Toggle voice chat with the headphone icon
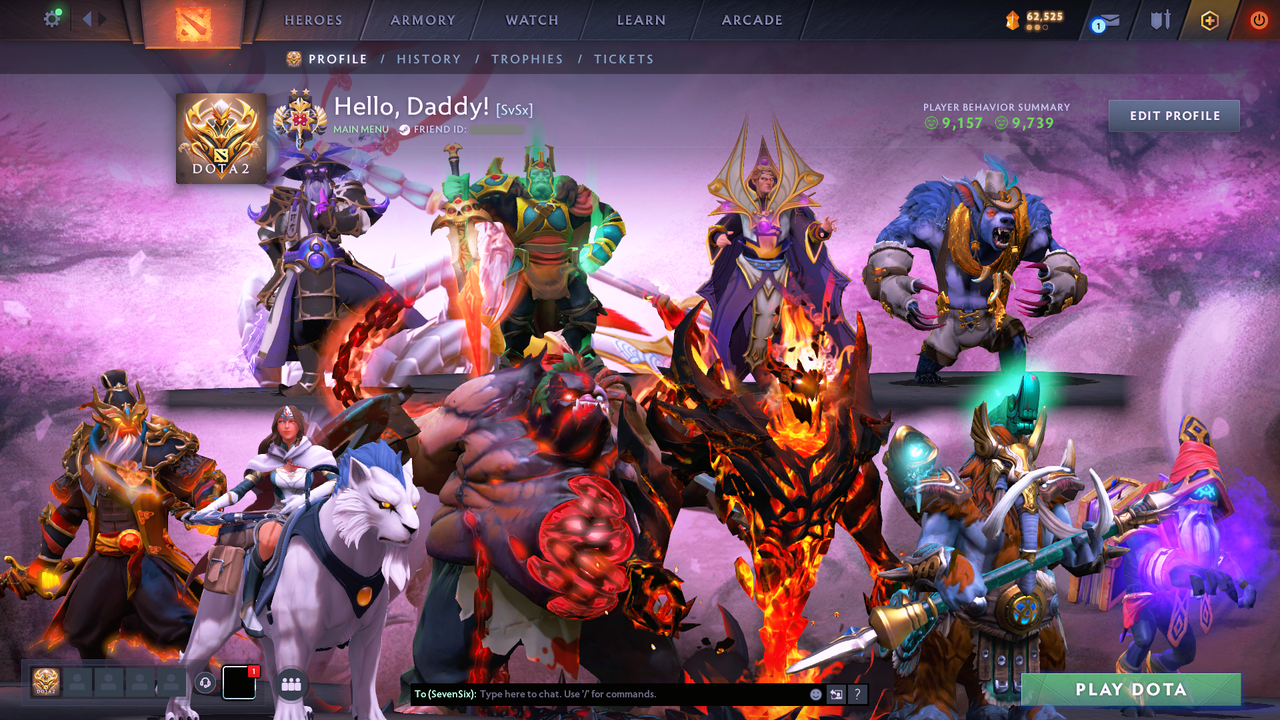This screenshot has width=1280, height=720. [x=207, y=683]
